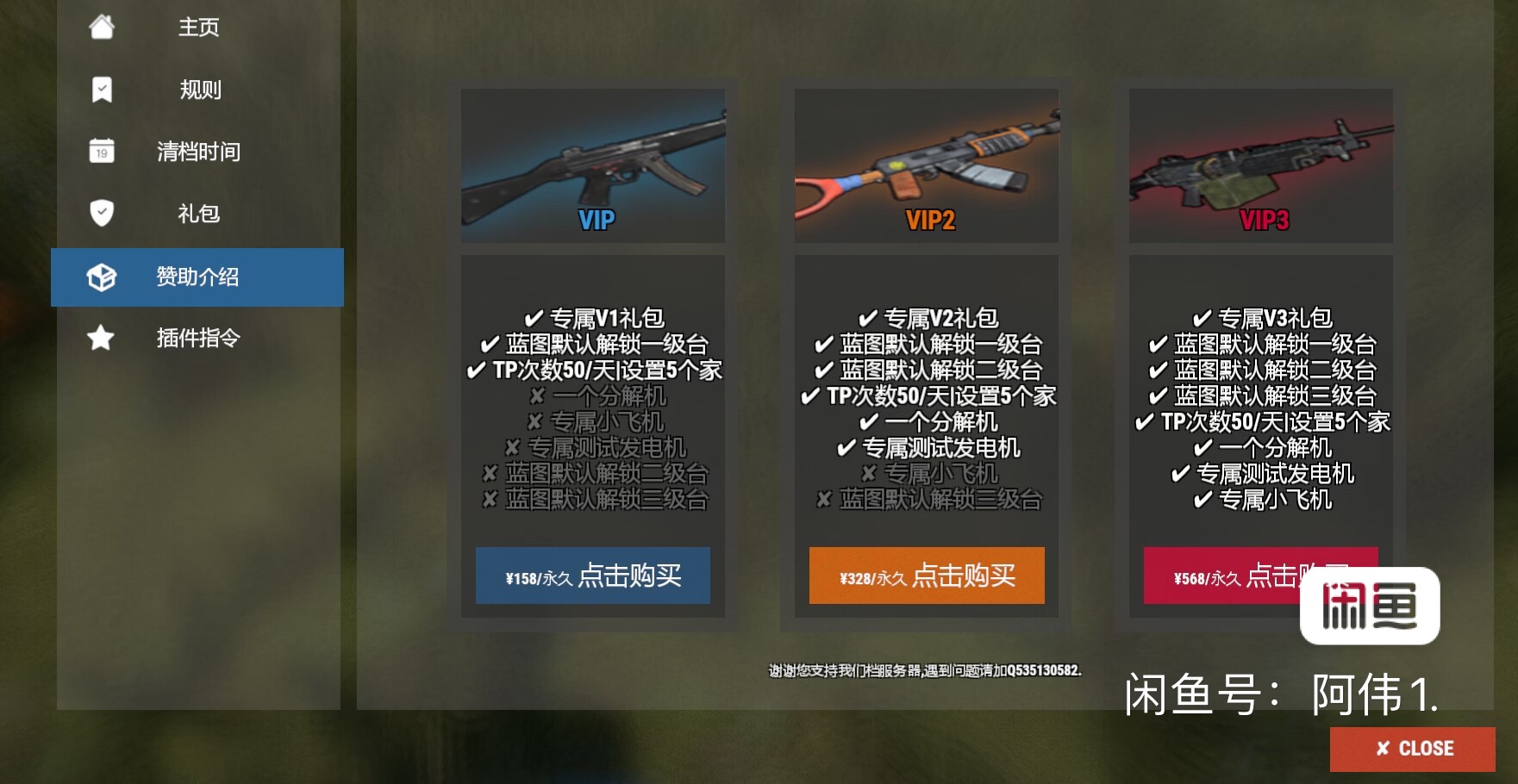Click the ¥158 点击购买 button
The width and height of the screenshot is (1518, 784).
coord(592,576)
